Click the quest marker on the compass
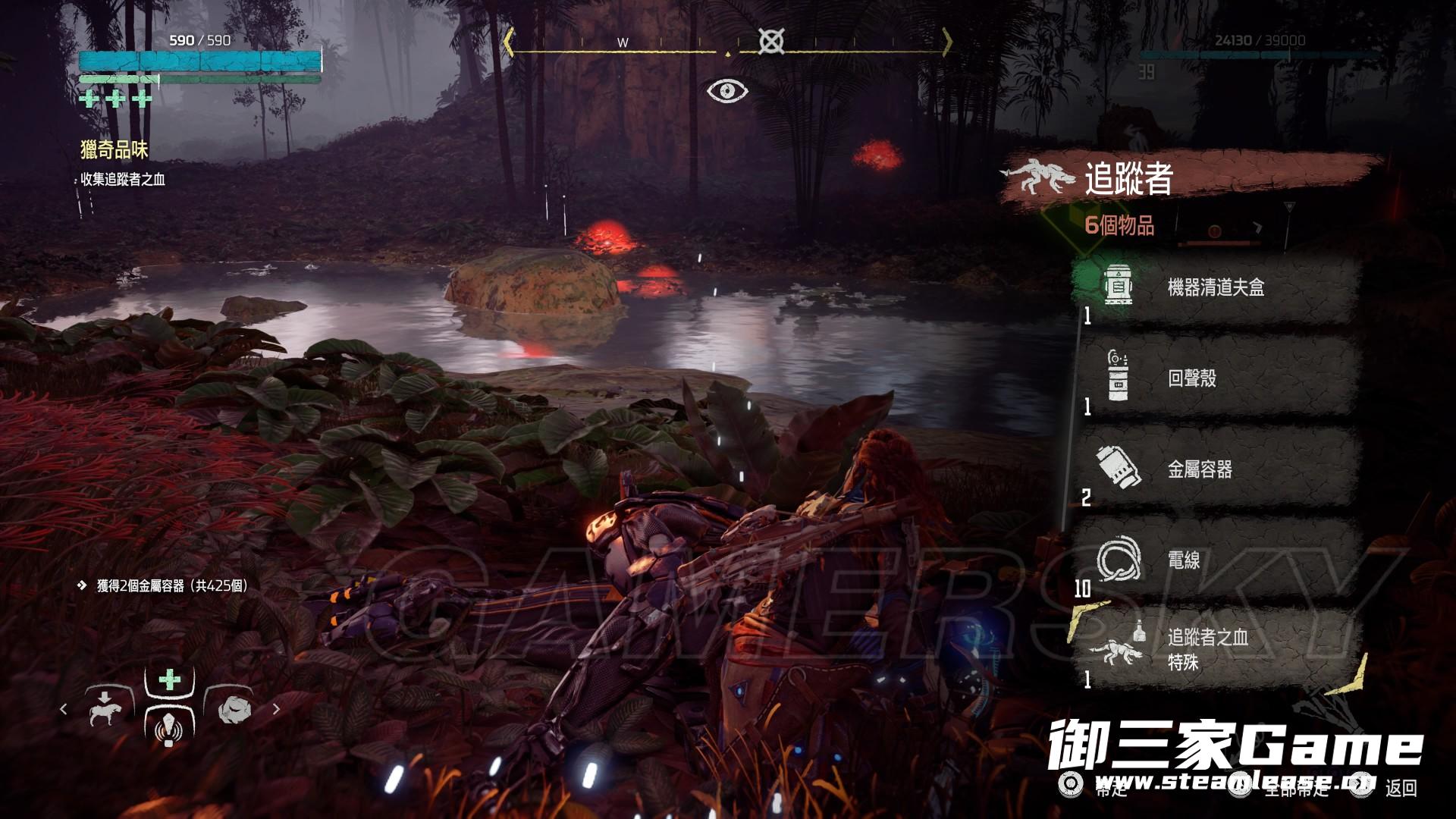The height and width of the screenshot is (819, 1456). [770, 42]
